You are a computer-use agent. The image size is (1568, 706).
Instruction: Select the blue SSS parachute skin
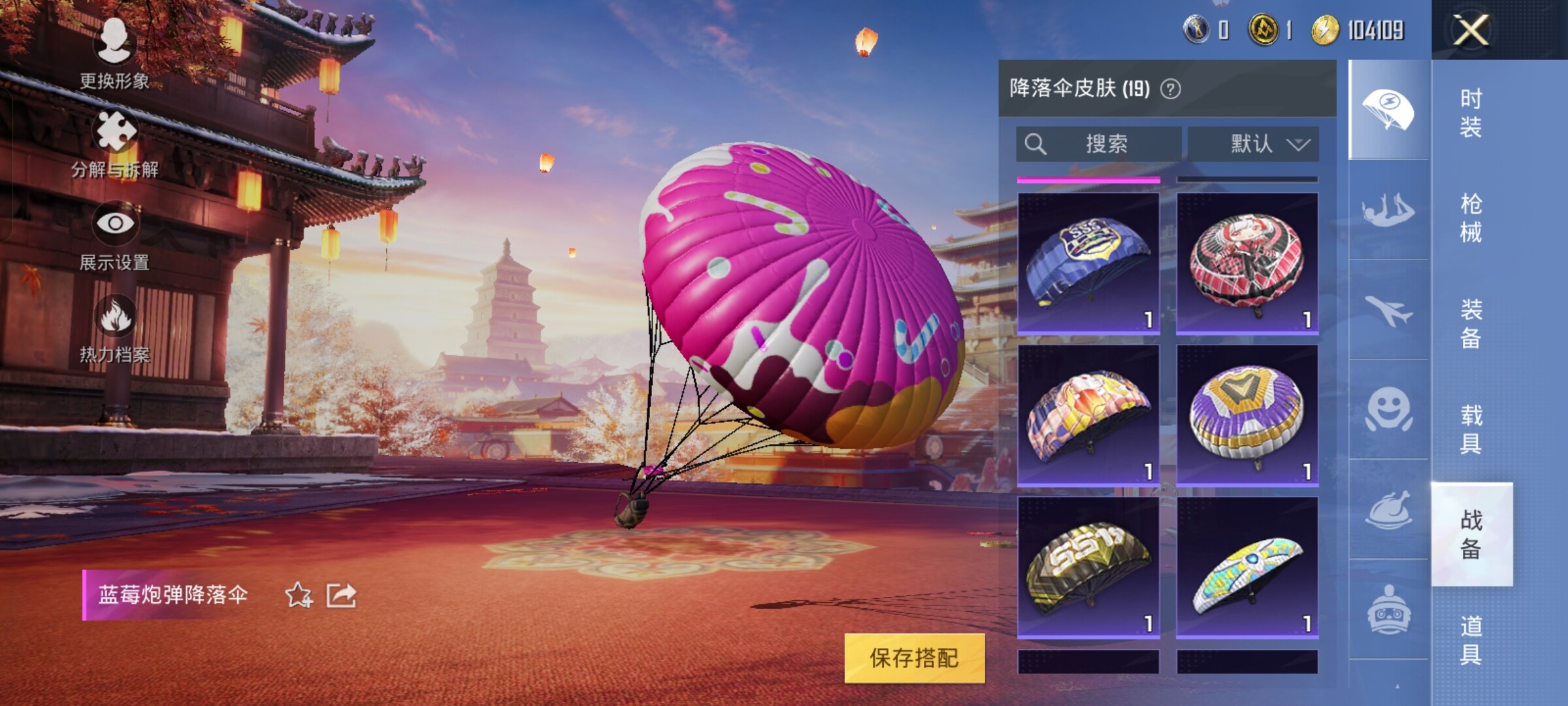pyautogui.click(x=1088, y=263)
